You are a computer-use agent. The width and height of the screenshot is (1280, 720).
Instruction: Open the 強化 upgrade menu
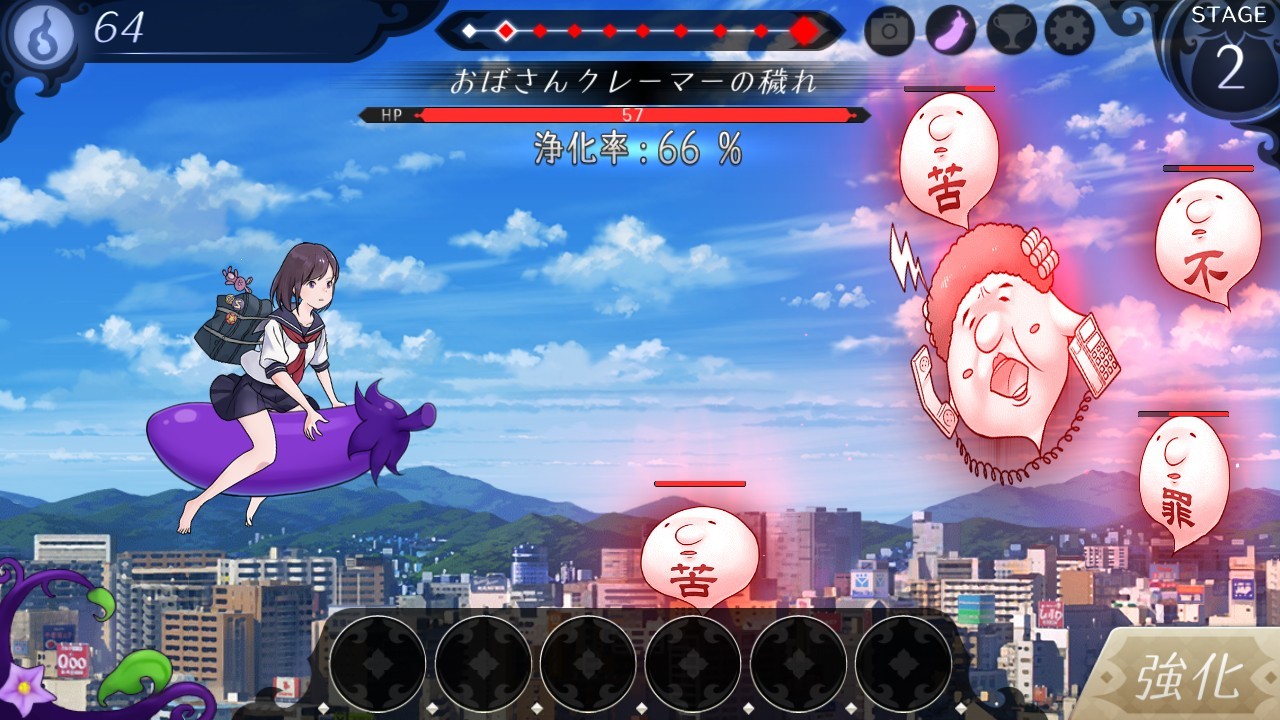tap(1187, 677)
